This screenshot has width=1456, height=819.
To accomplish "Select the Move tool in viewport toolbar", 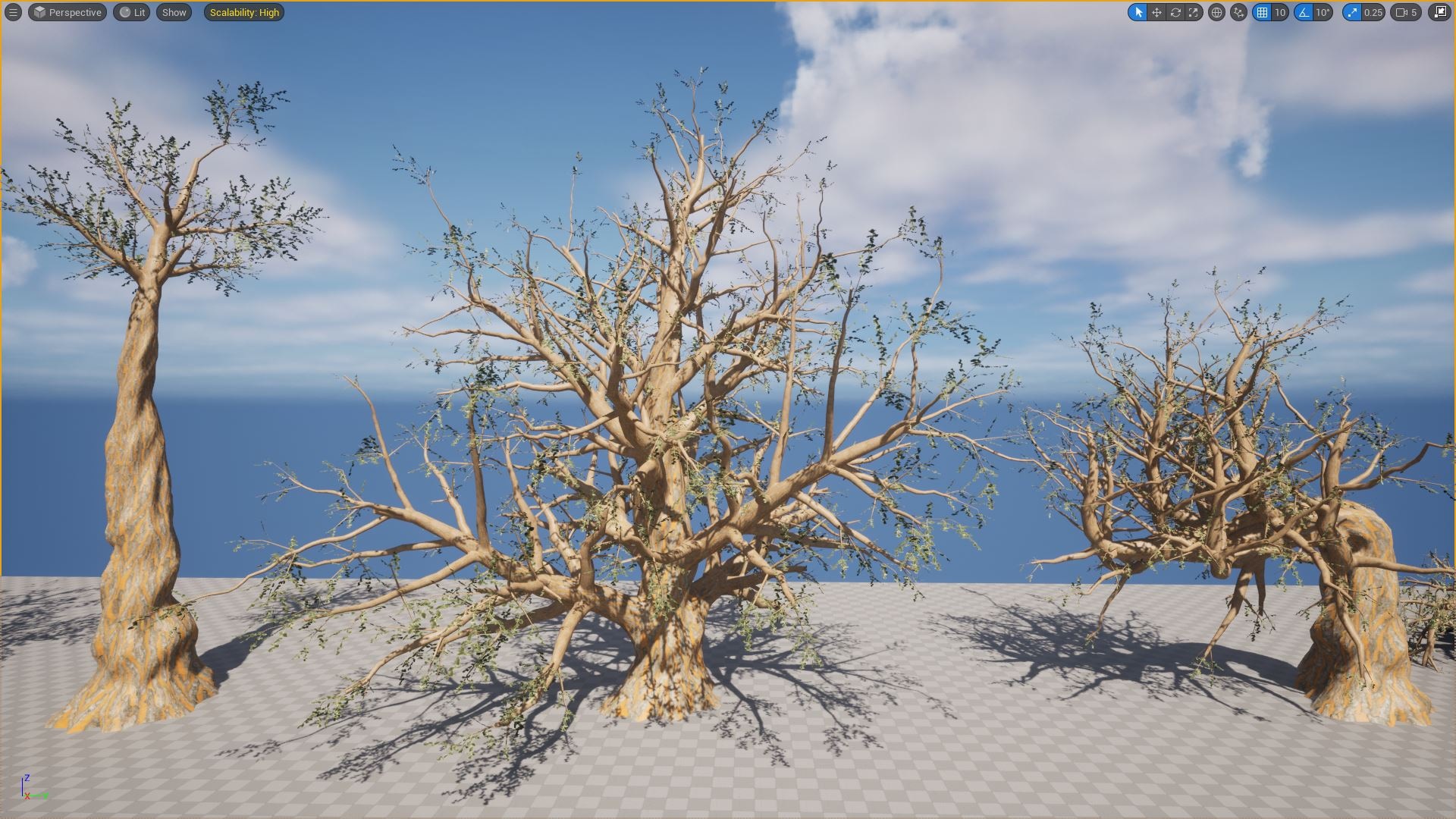I will (1156, 12).
